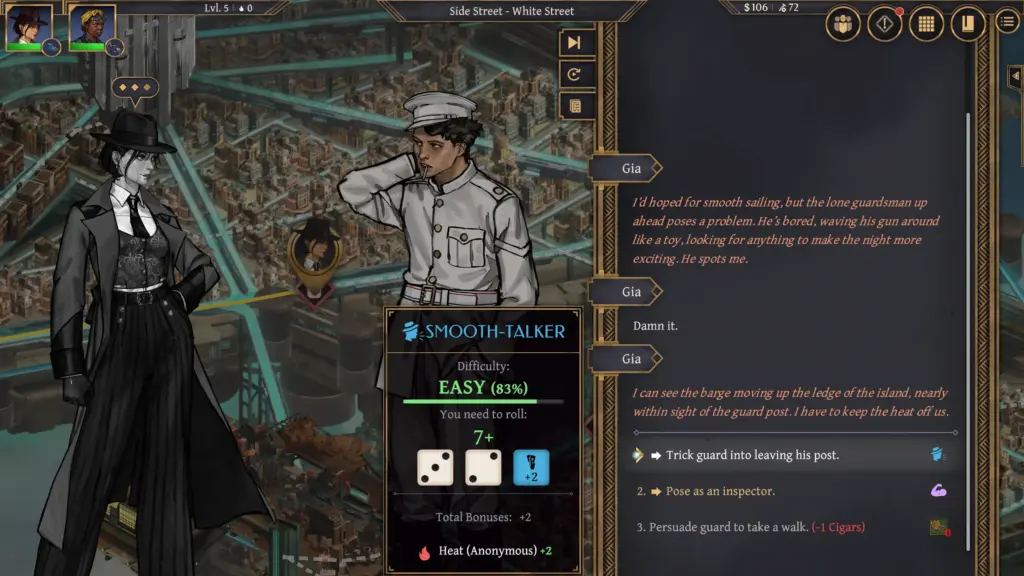Click the blue +2 bonus die
The height and width of the screenshot is (576, 1024).
click(x=531, y=467)
